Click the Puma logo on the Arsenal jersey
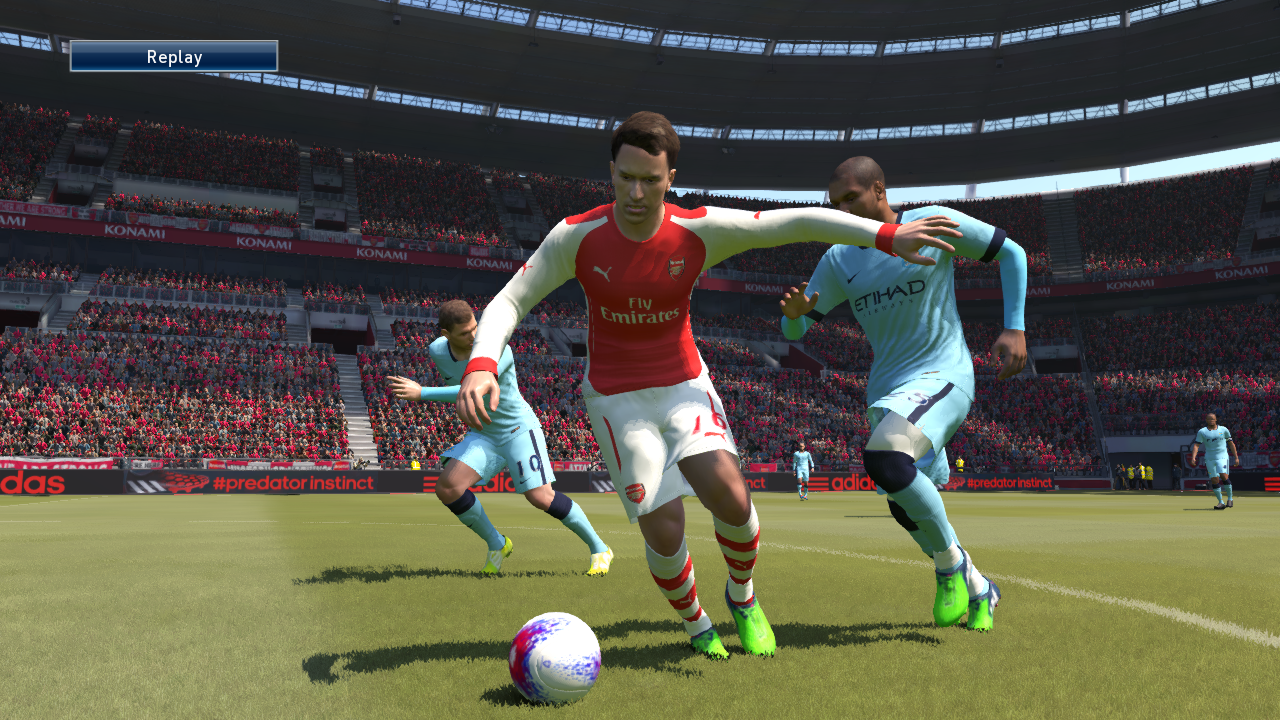 pos(602,272)
